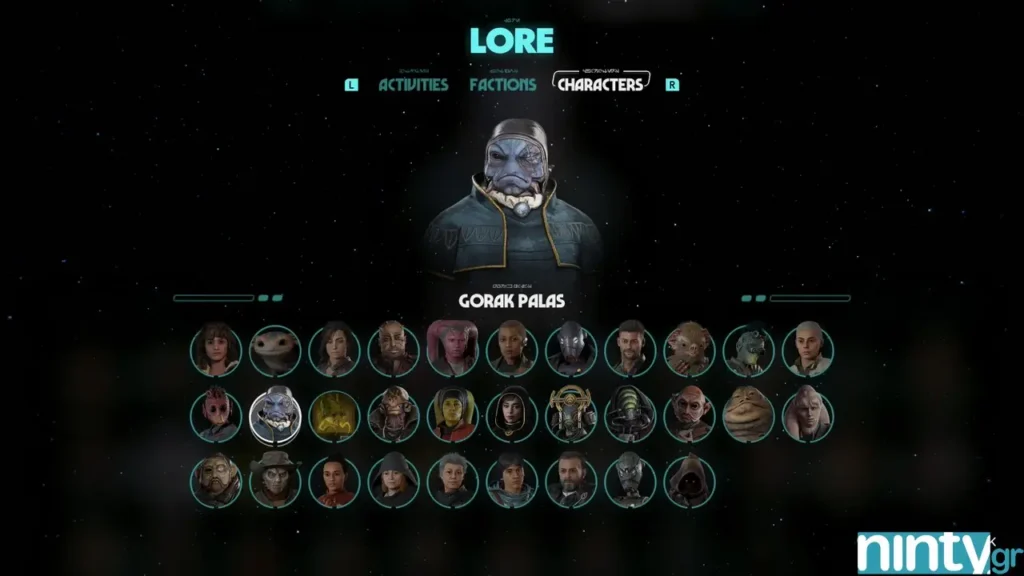Pick the red Twi'lek character portrait
This screenshot has width=1024, height=576.
point(453,349)
